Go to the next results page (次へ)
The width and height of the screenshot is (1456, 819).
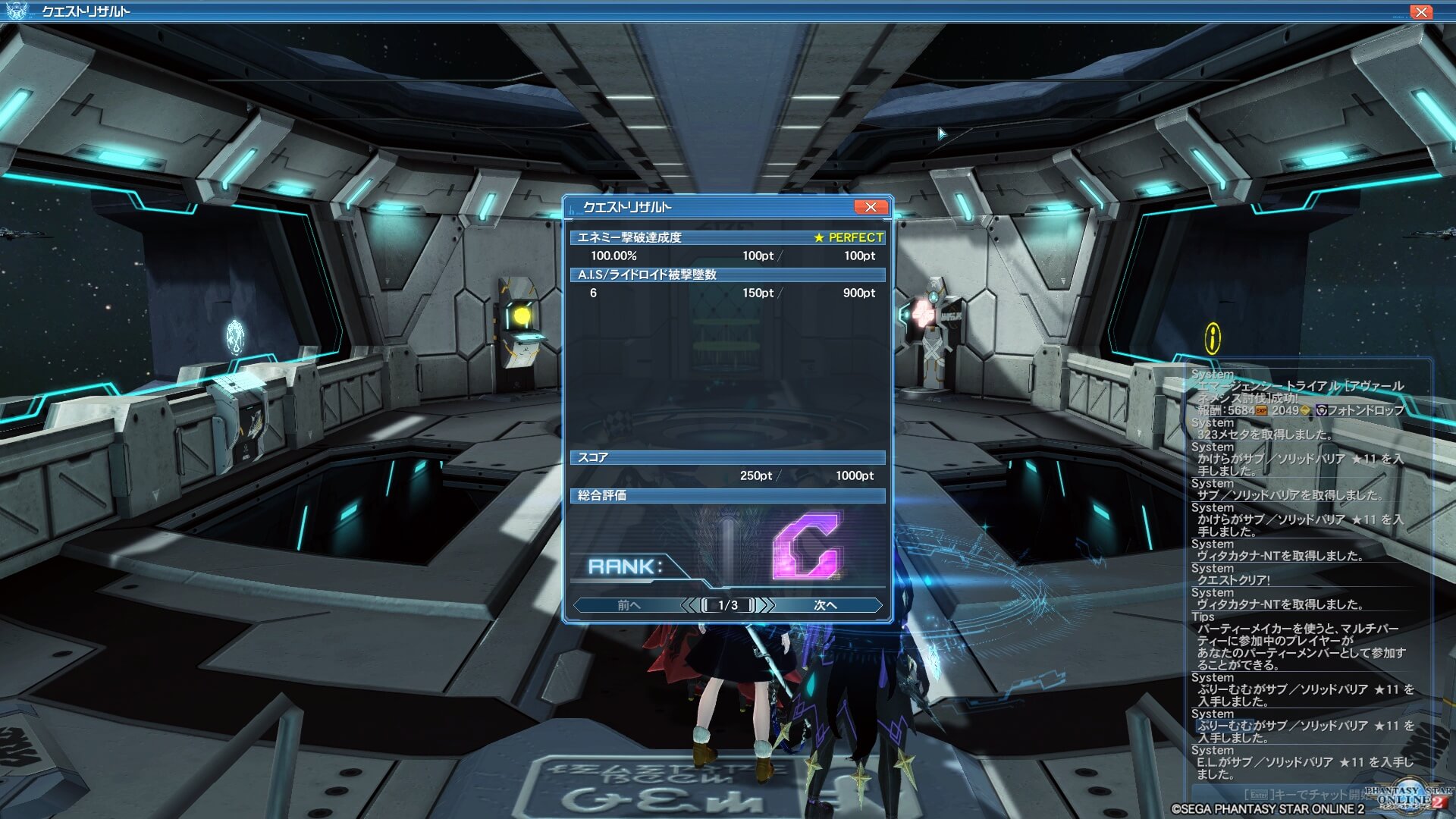[825, 605]
